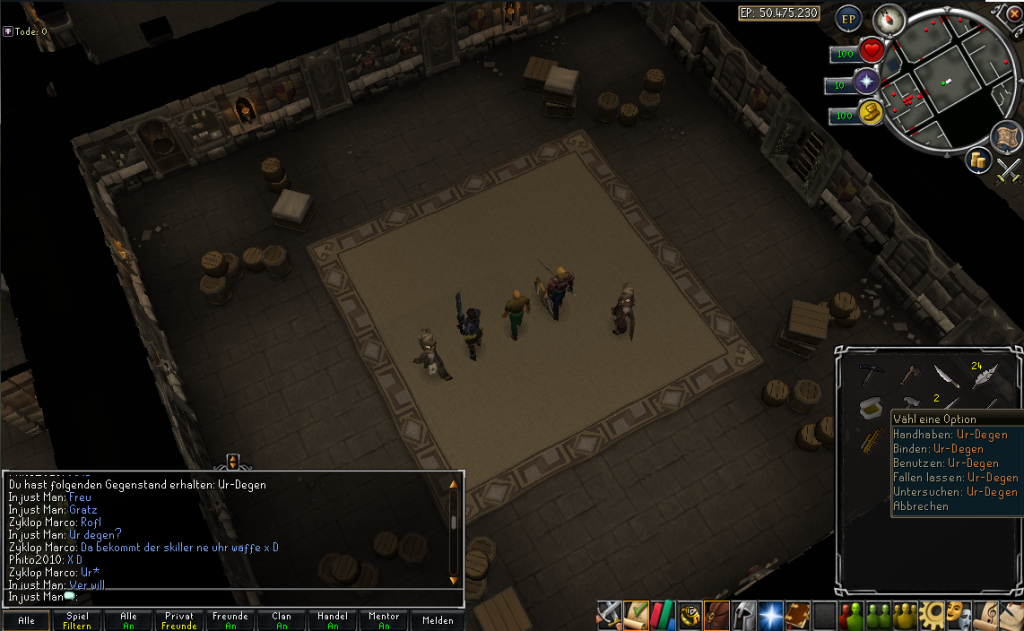
Task: Switch to the Alle chat tab
Action: [x=25, y=621]
